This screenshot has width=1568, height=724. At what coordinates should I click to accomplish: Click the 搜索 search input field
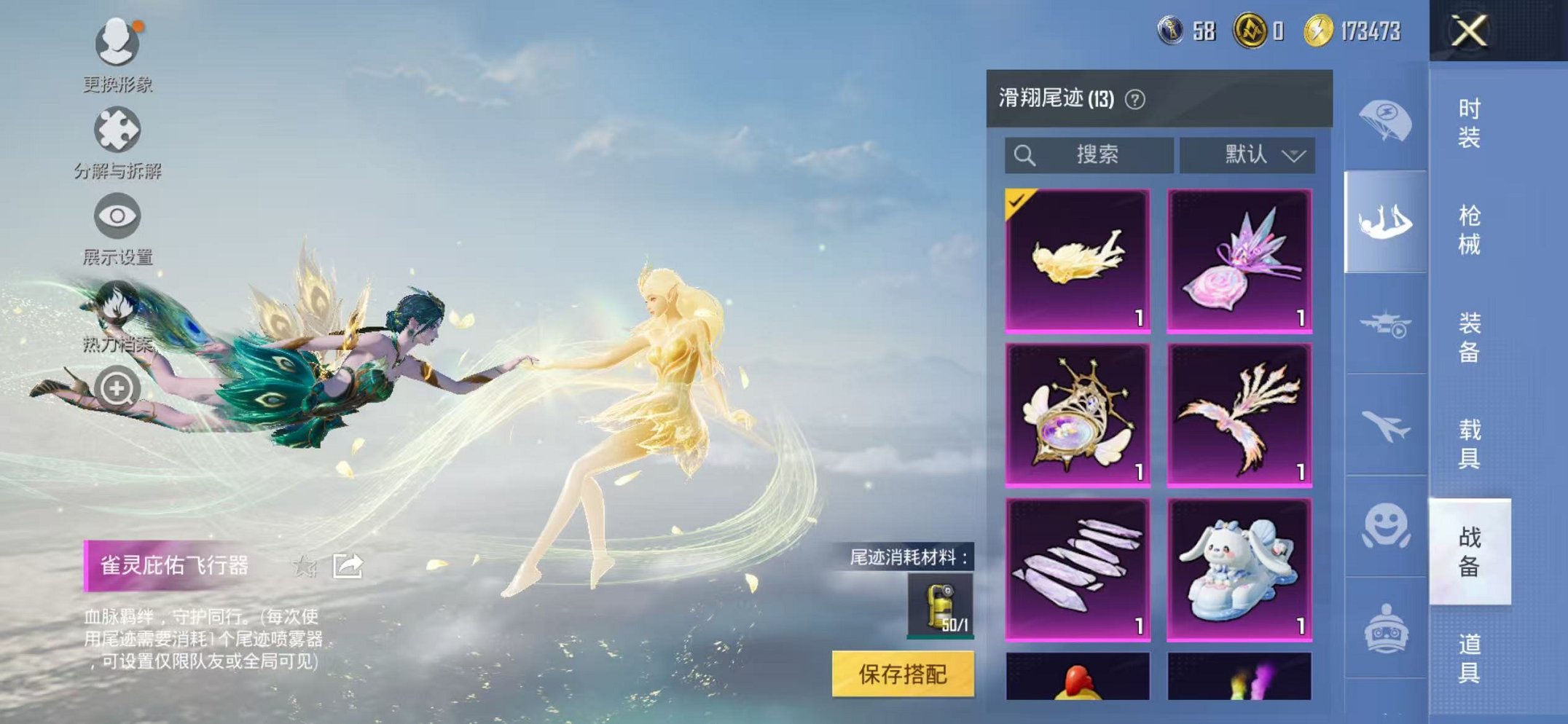pyautogui.click(x=1093, y=154)
